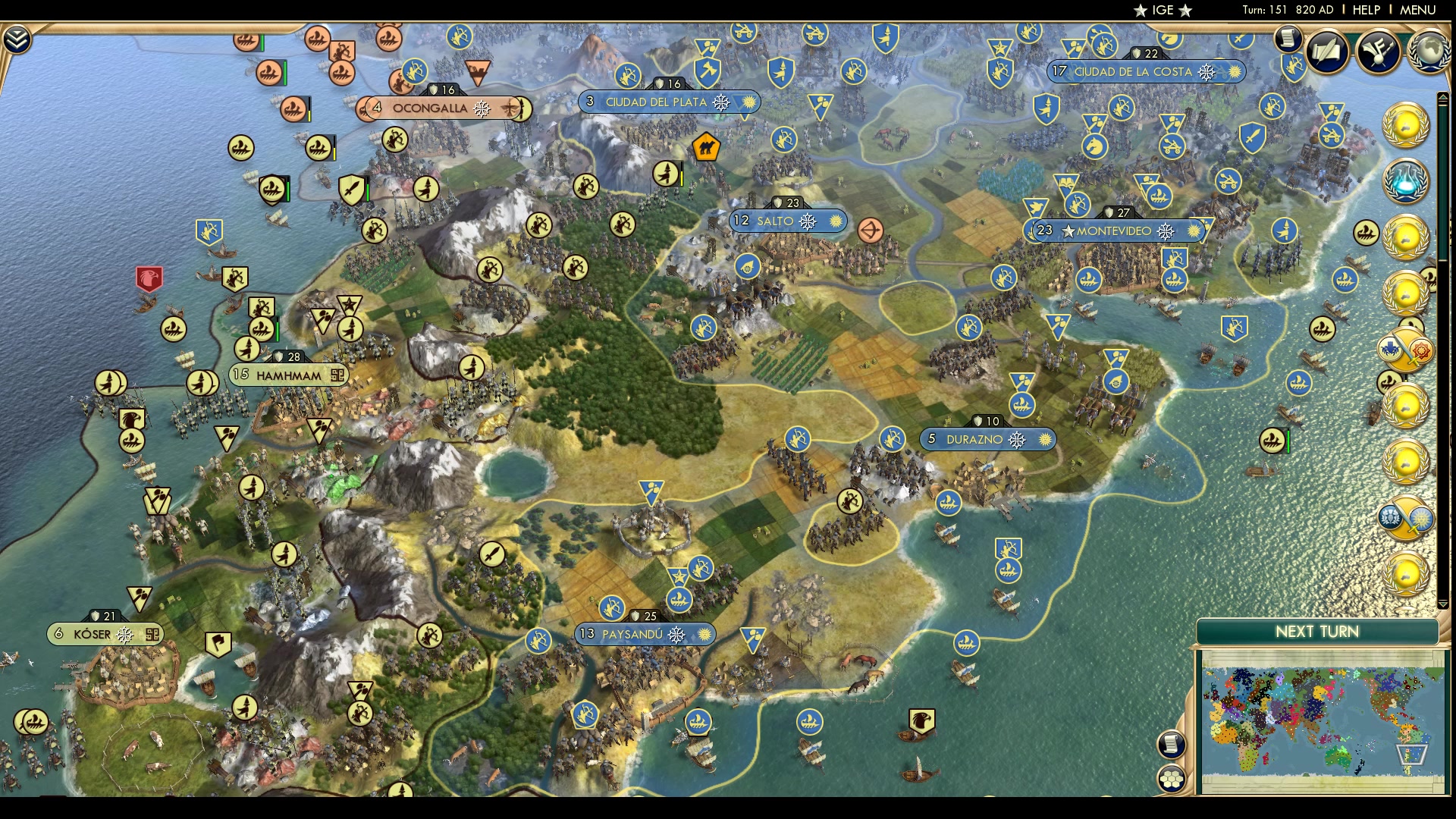Viewport: 1456px width, 819px height.
Task: Click the hexagon strategic view icon near minimap
Action: [1172, 780]
